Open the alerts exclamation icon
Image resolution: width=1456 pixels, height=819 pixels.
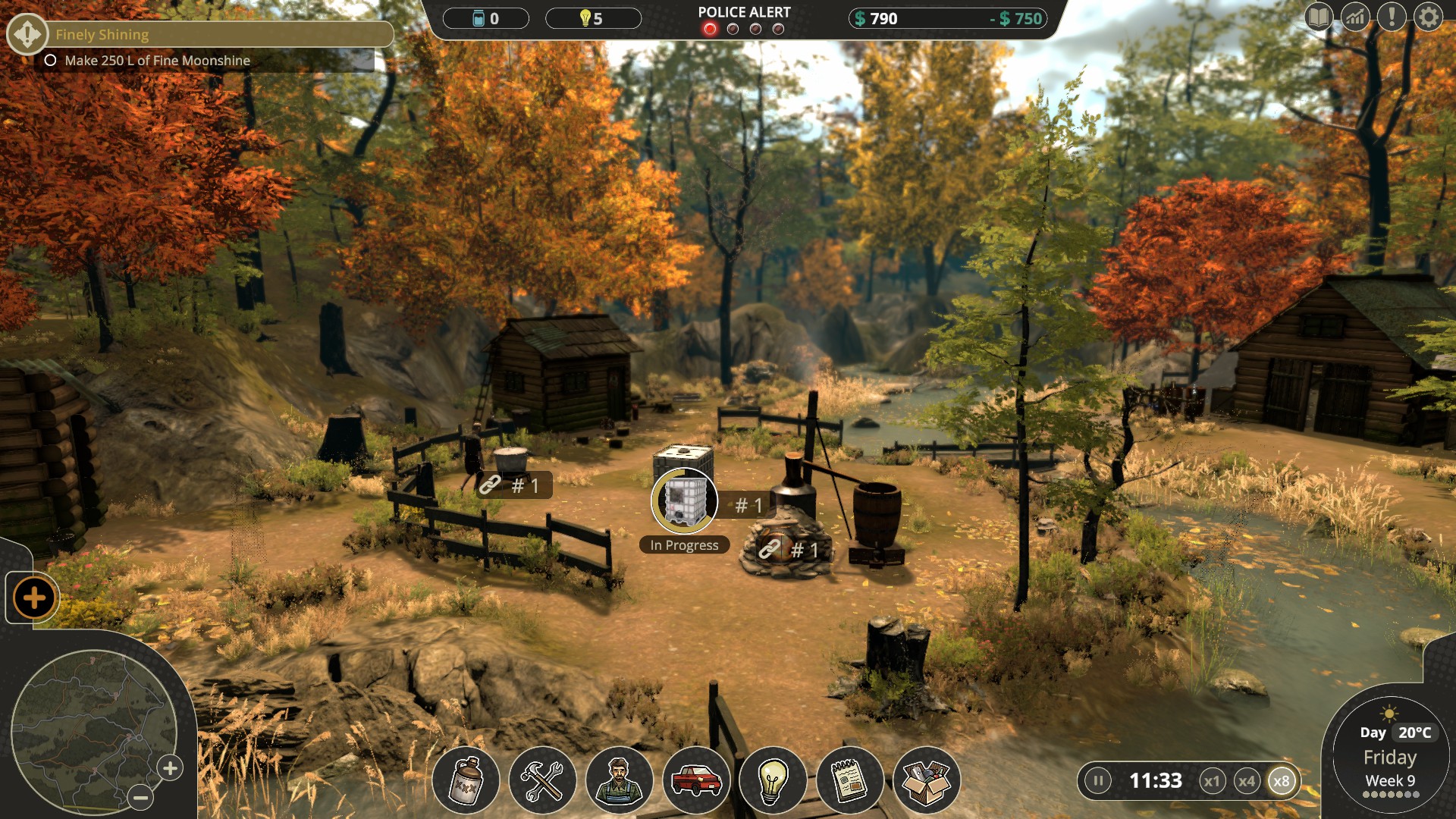point(1392,17)
